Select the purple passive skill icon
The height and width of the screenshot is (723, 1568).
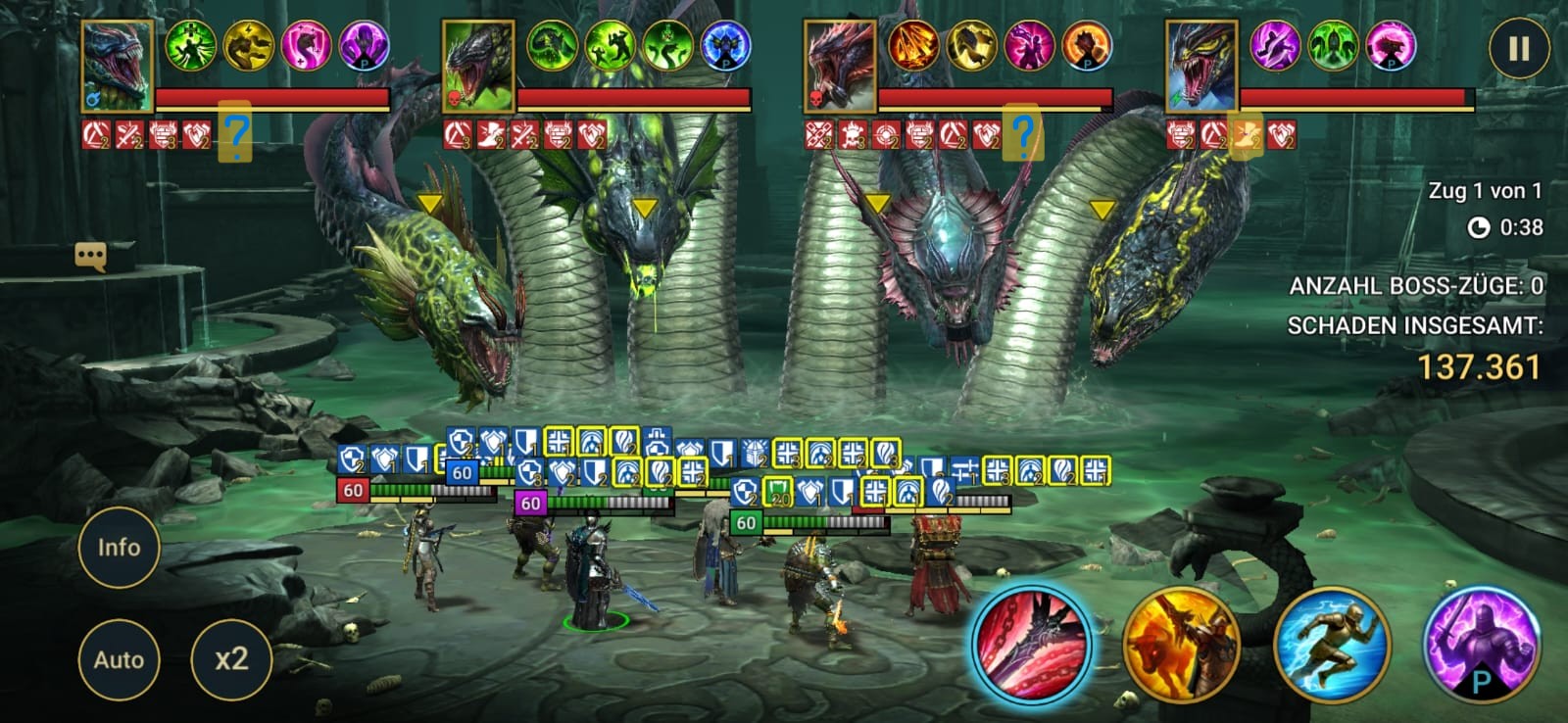point(1480,646)
